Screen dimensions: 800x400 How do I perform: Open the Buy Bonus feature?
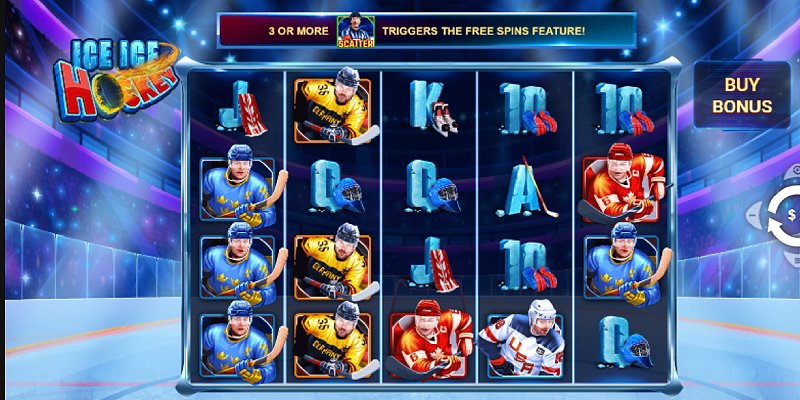(742, 95)
